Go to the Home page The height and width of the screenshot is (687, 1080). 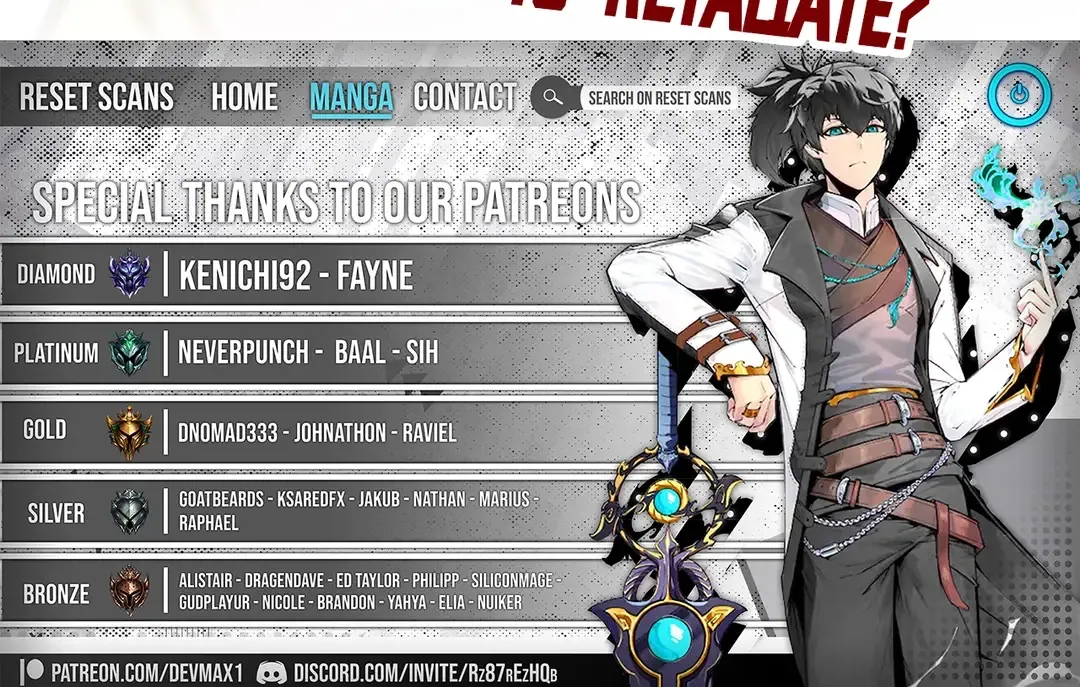coord(244,97)
